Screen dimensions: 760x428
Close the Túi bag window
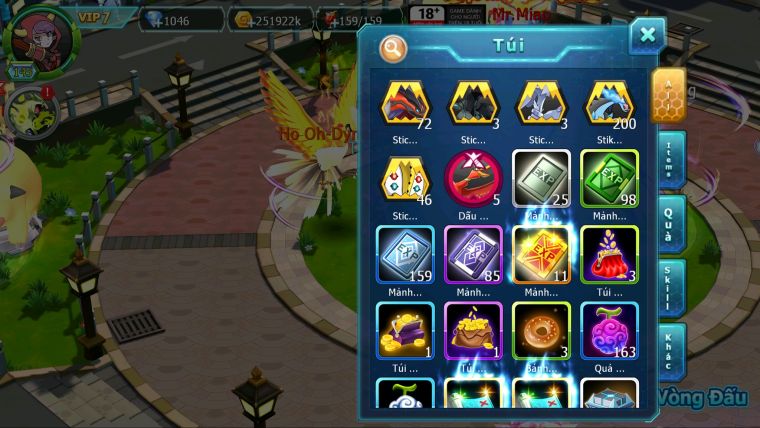click(x=647, y=36)
